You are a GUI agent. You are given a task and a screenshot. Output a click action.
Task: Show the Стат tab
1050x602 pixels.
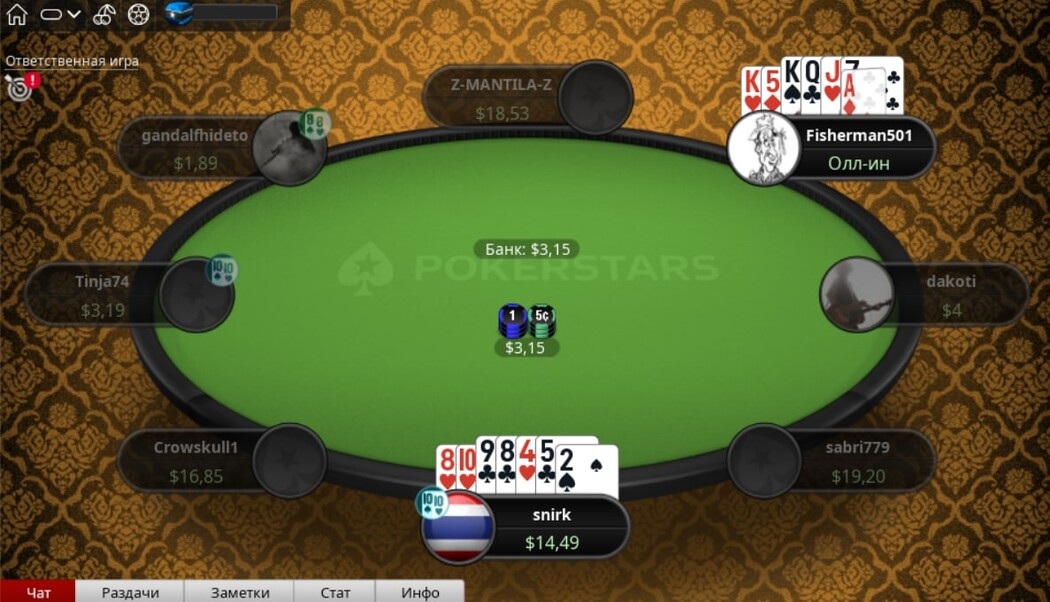click(336, 592)
